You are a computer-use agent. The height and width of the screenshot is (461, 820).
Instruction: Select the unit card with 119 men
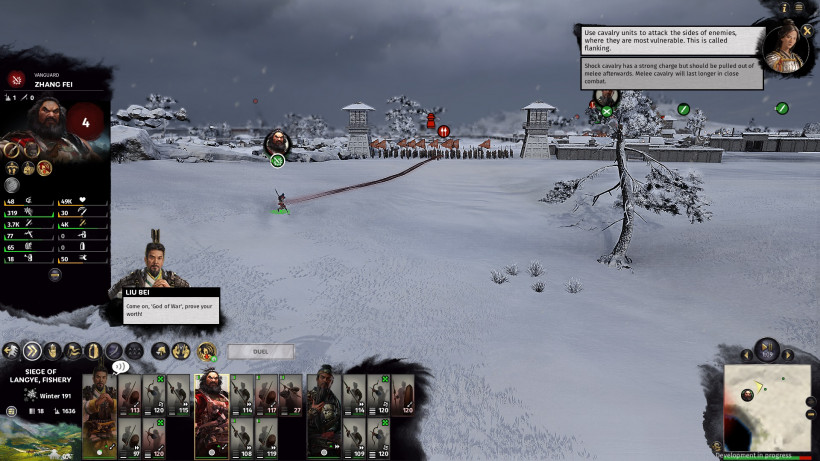266,437
